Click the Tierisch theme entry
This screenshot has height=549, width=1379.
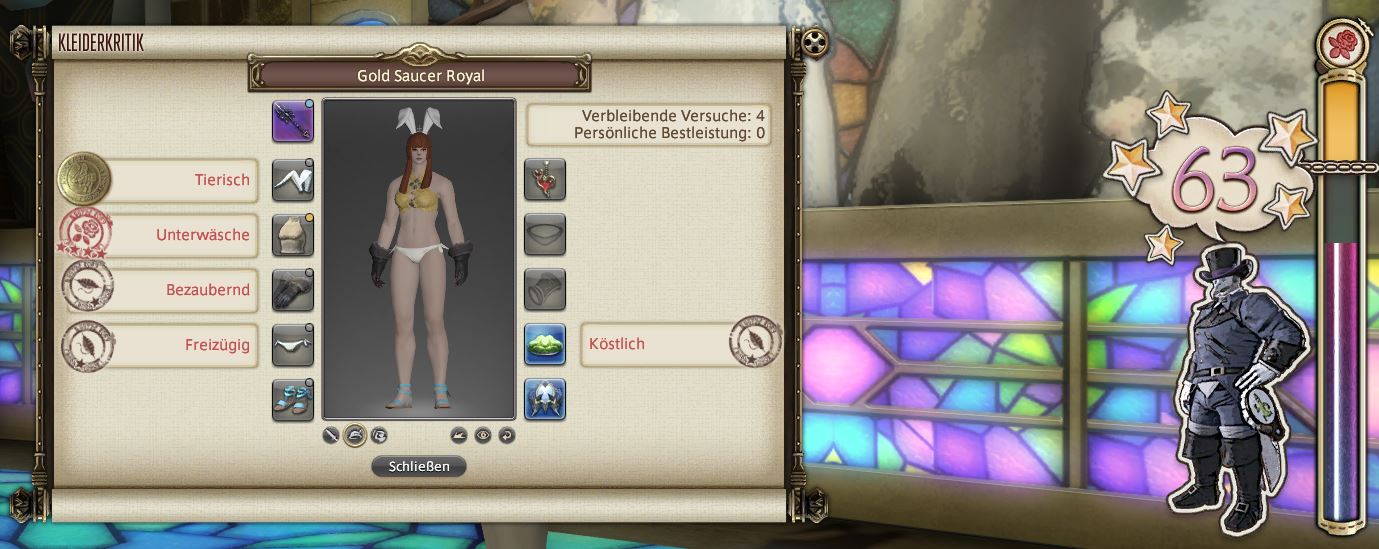pos(180,181)
